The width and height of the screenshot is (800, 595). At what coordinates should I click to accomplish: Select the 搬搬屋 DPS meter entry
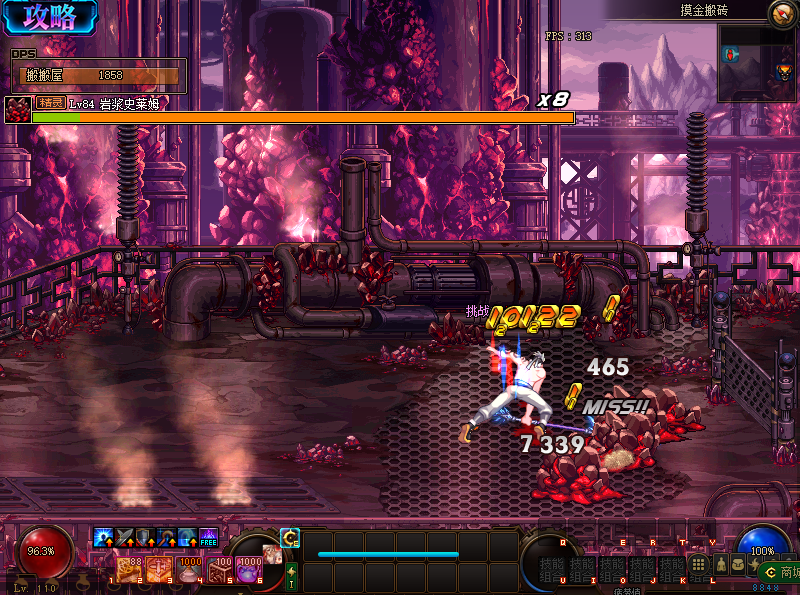98,75
